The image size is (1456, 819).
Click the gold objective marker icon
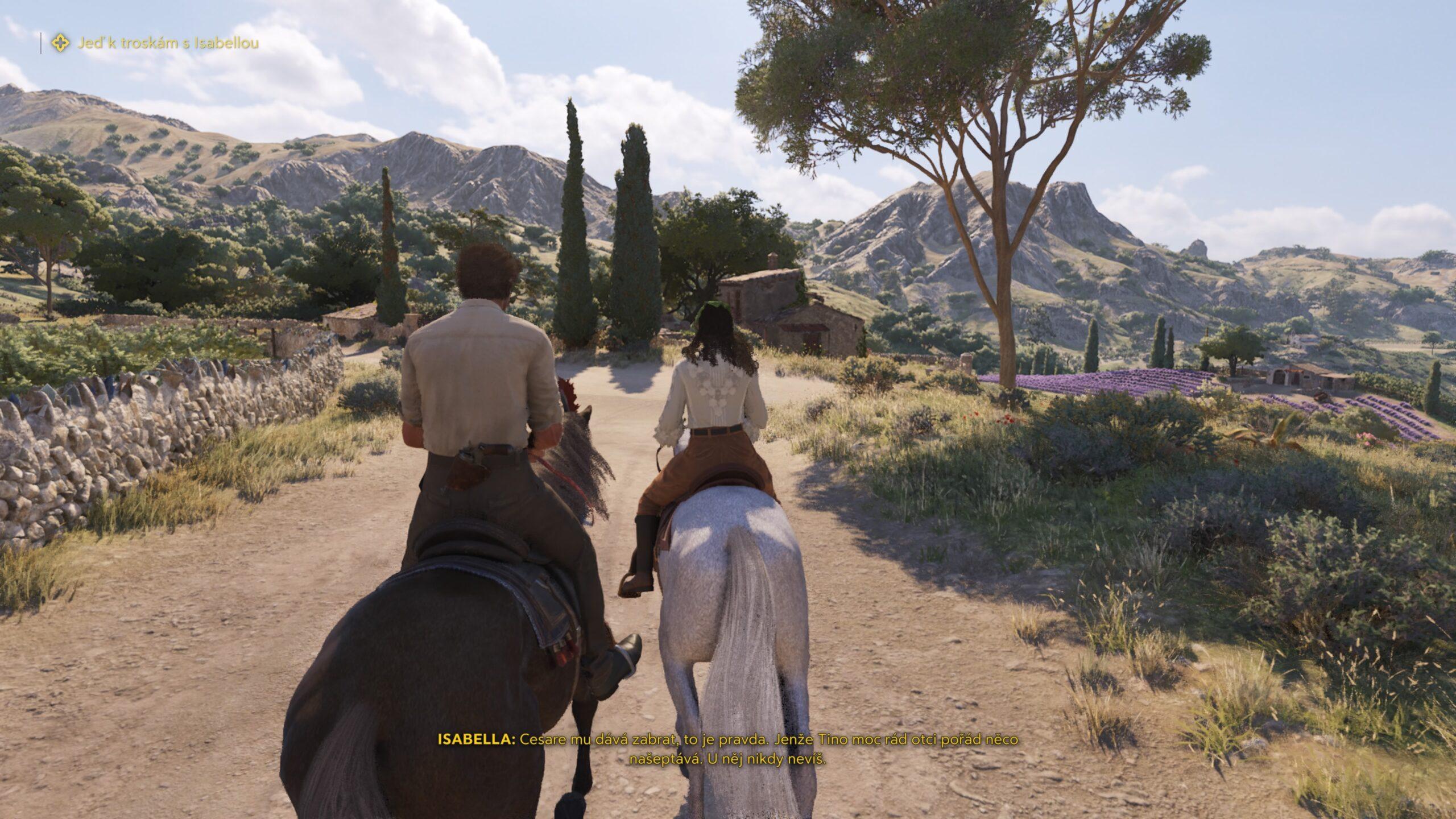60,43
